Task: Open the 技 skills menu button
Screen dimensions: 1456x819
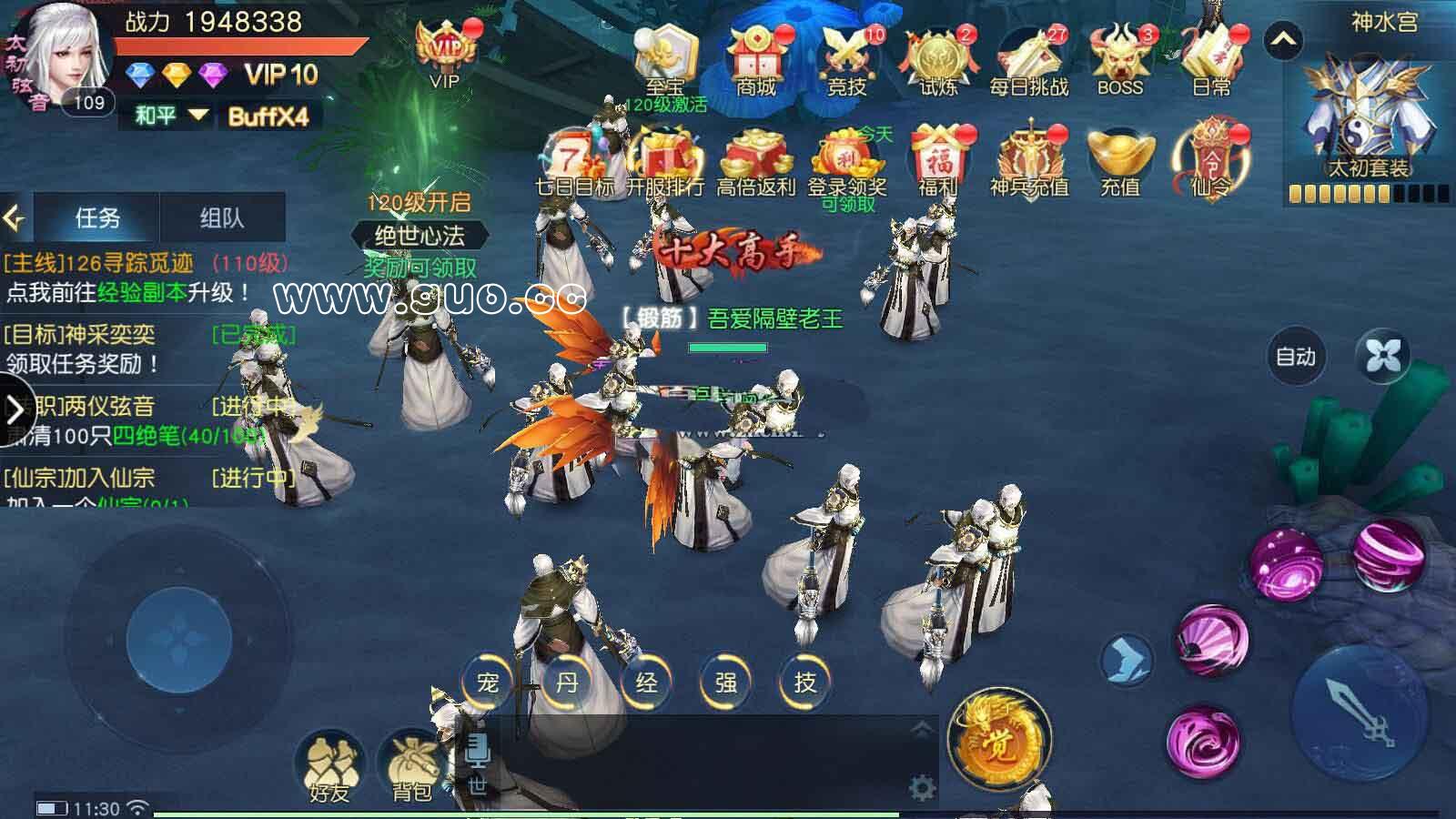Action: coord(805,682)
